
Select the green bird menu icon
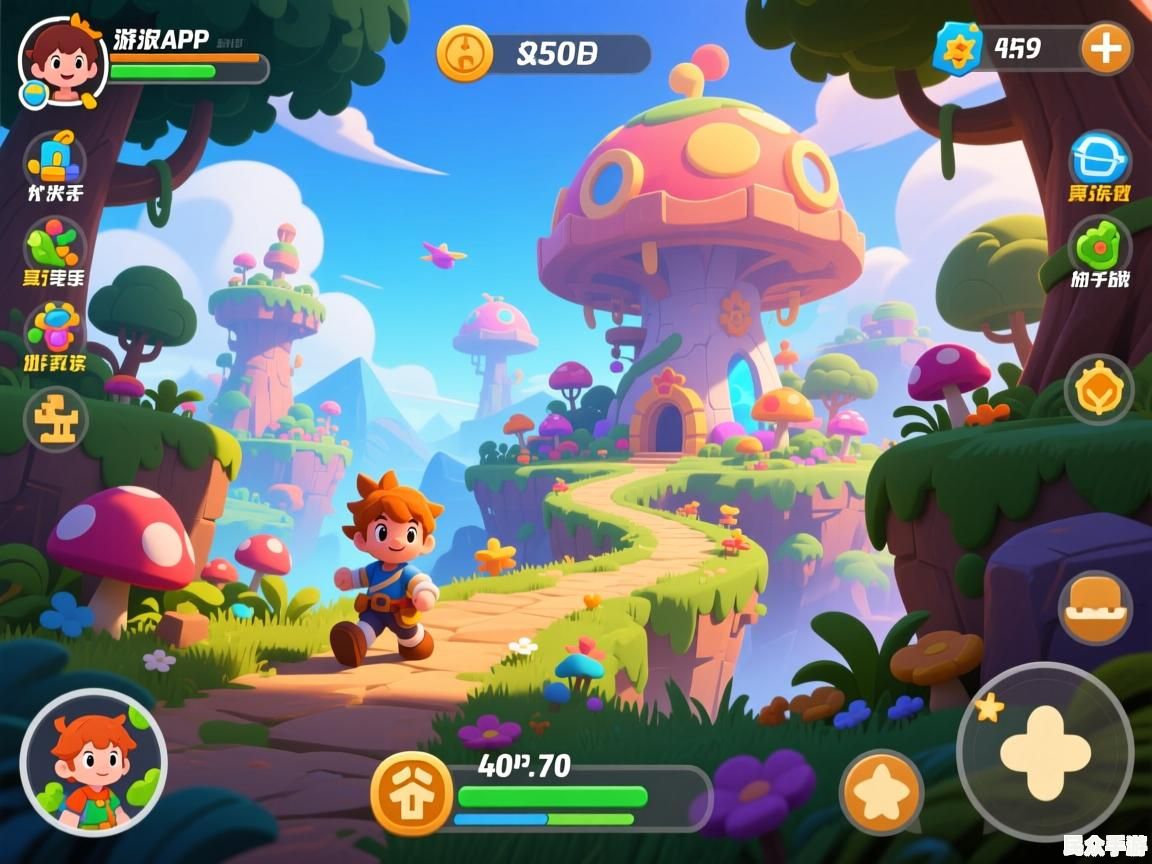click(x=54, y=243)
